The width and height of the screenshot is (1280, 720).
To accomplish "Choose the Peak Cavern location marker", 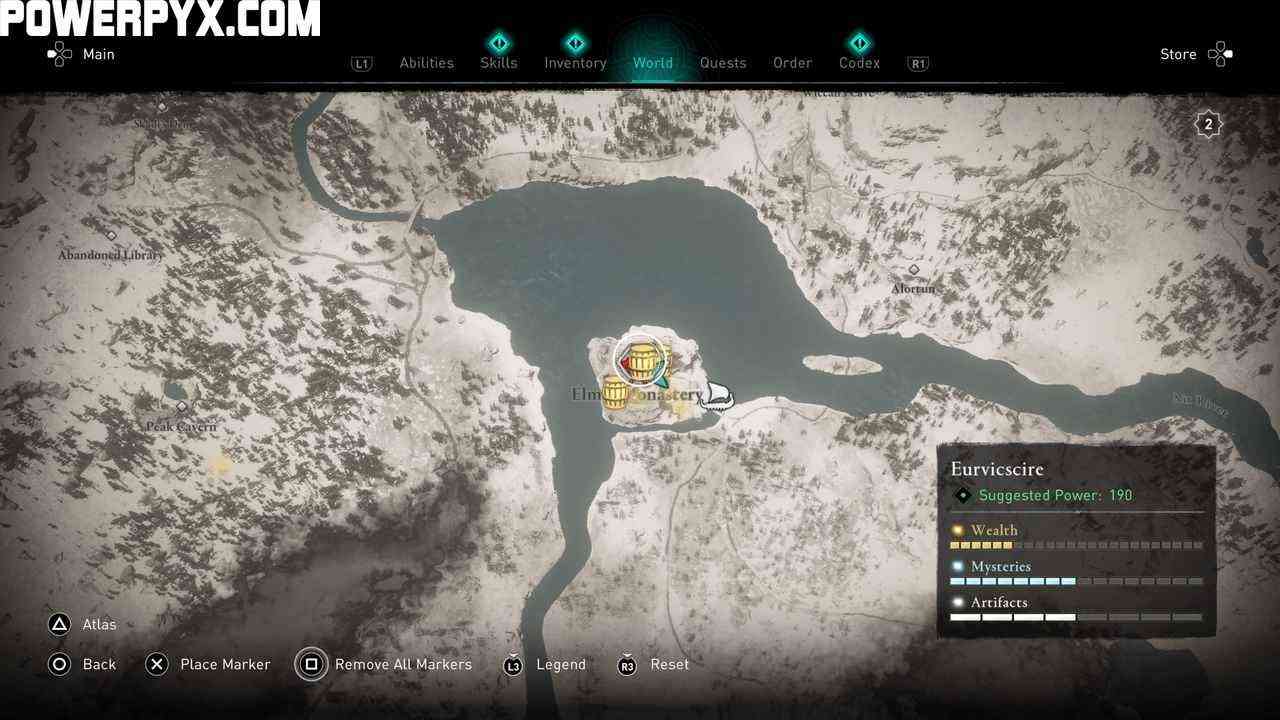I will tap(182, 408).
